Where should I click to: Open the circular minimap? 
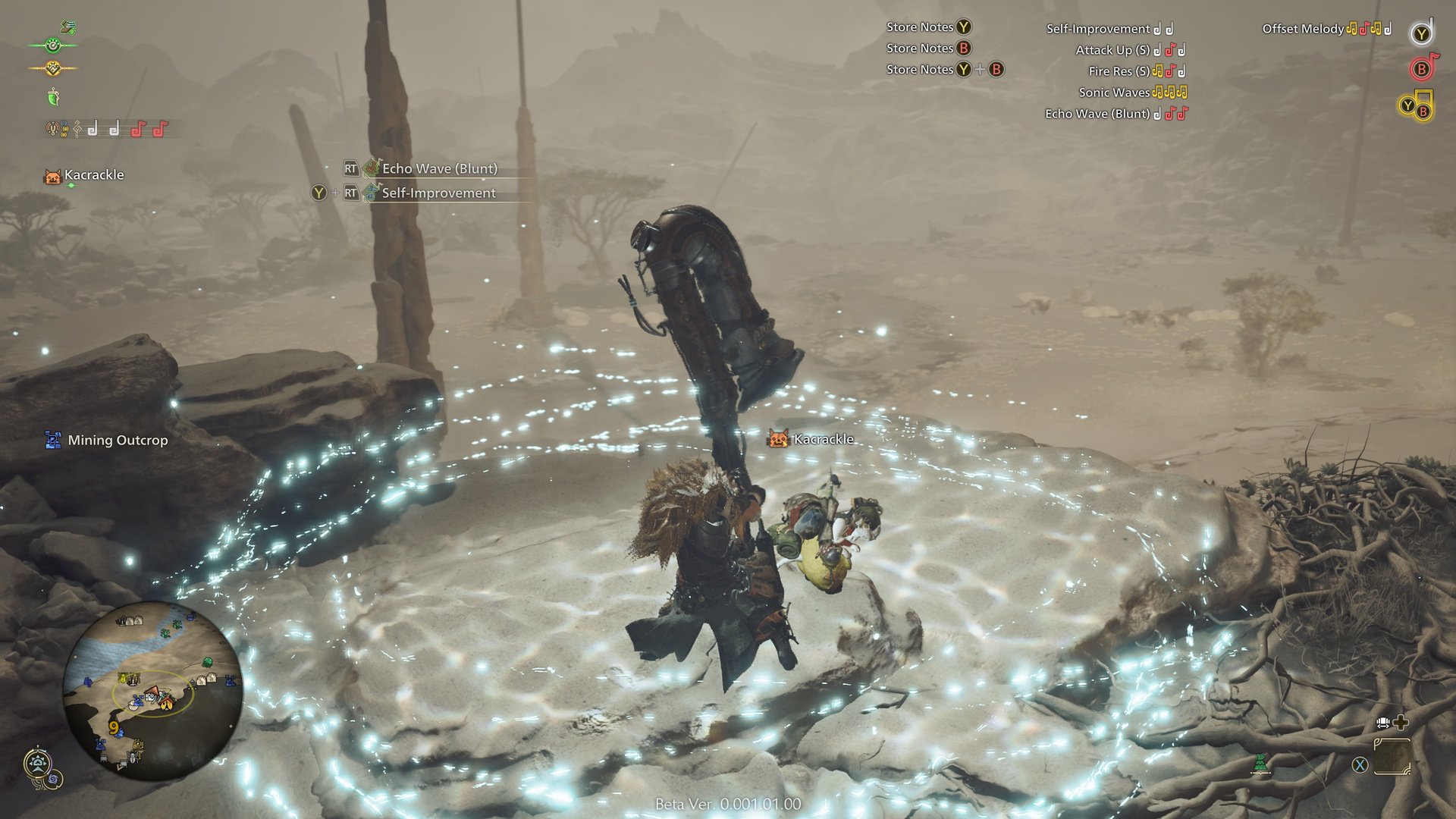152,691
